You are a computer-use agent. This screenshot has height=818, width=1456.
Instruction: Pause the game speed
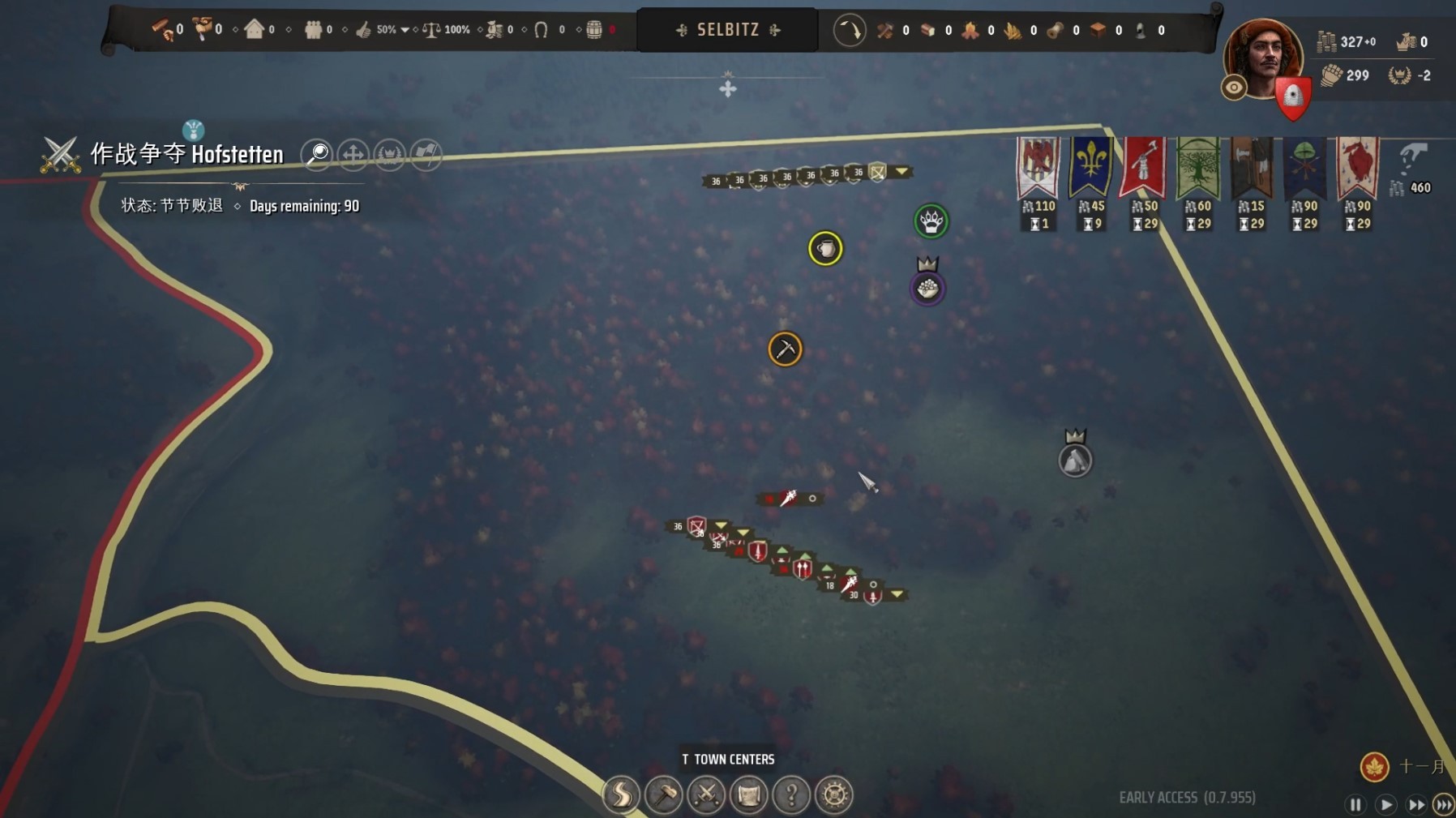pyautogui.click(x=1355, y=804)
